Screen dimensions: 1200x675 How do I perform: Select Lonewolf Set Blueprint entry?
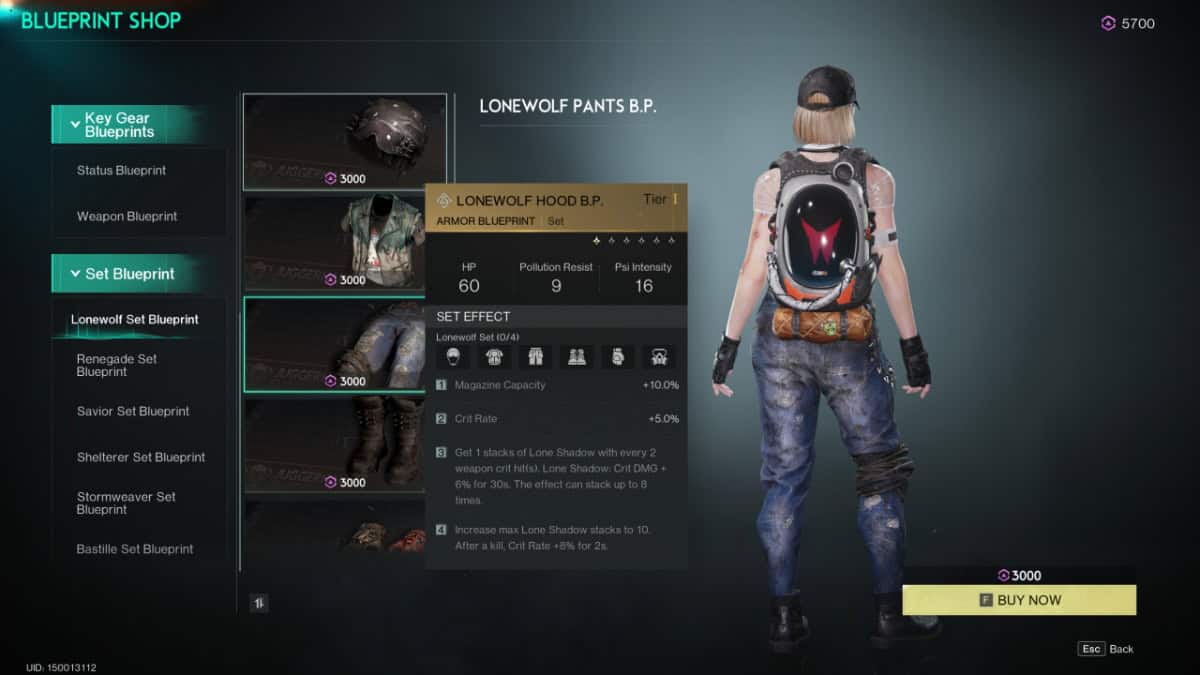tap(134, 320)
